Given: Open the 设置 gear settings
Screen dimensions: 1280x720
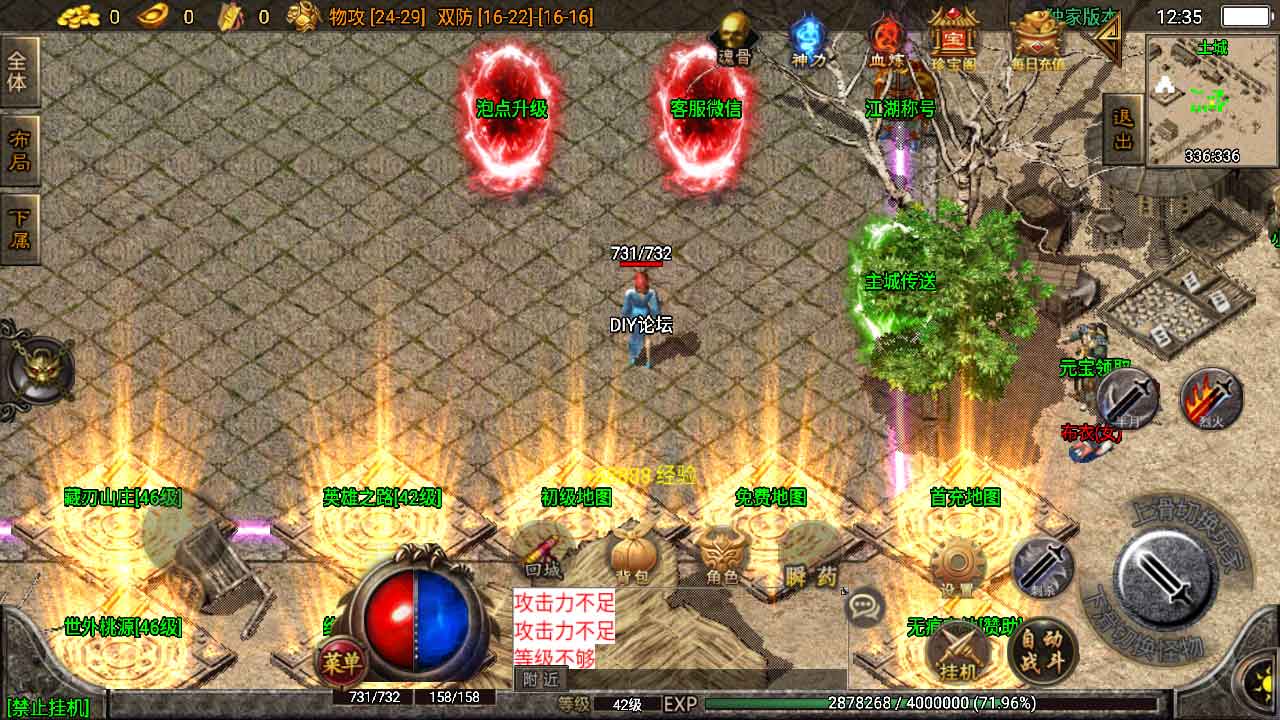Looking at the screenshot, I should 957,567.
